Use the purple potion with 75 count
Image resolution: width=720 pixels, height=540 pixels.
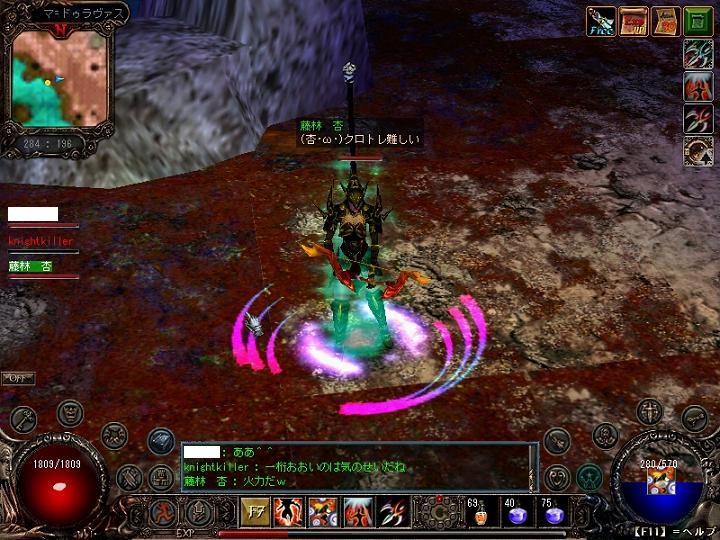(553, 514)
